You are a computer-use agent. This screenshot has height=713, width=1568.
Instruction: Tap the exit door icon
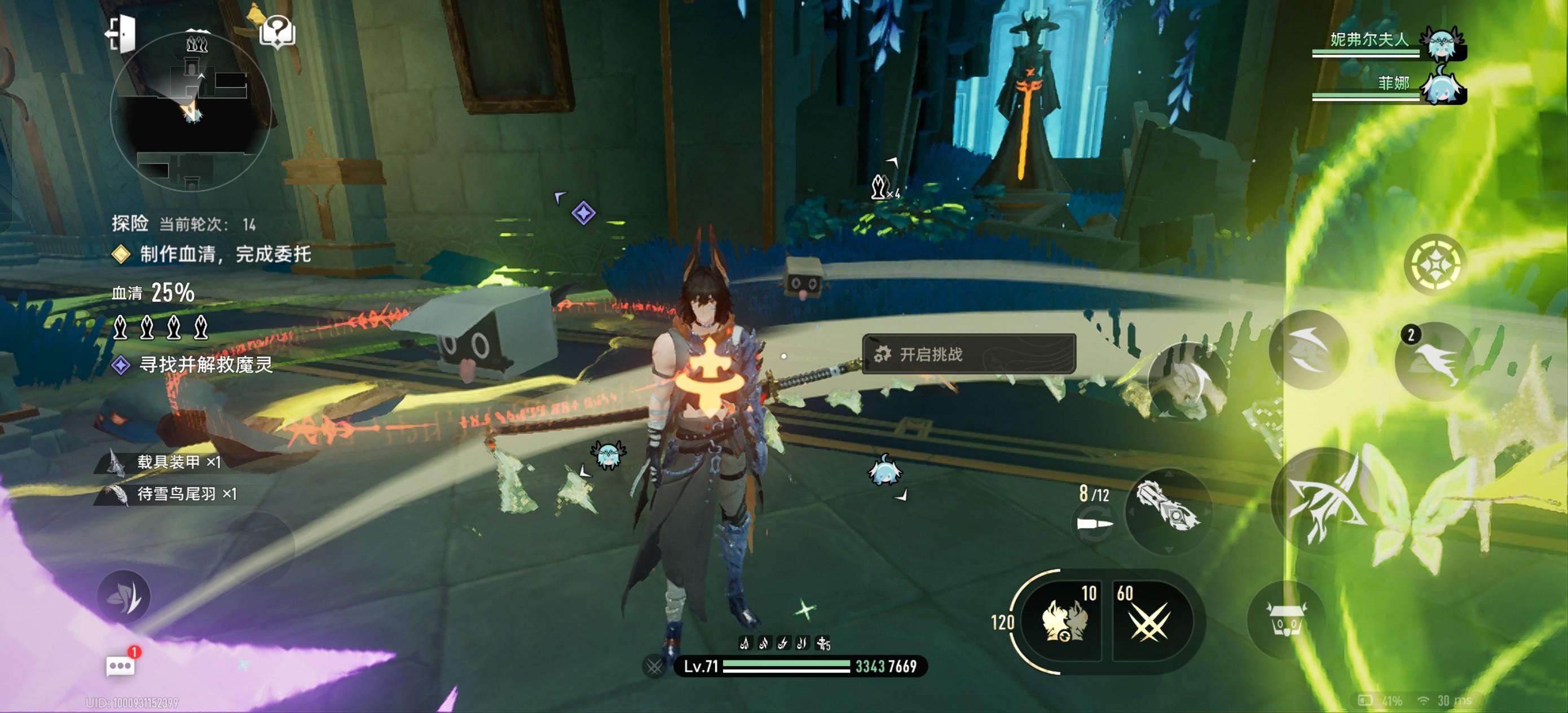[121, 33]
